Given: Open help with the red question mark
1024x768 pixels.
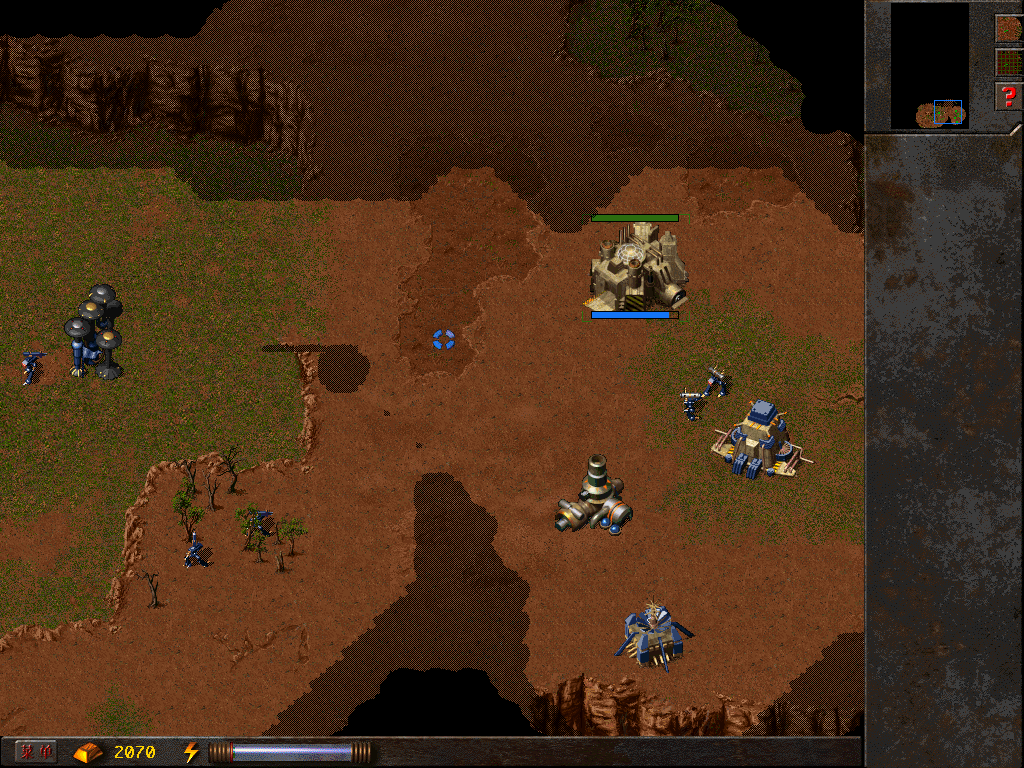Looking at the screenshot, I should [x=1008, y=97].
